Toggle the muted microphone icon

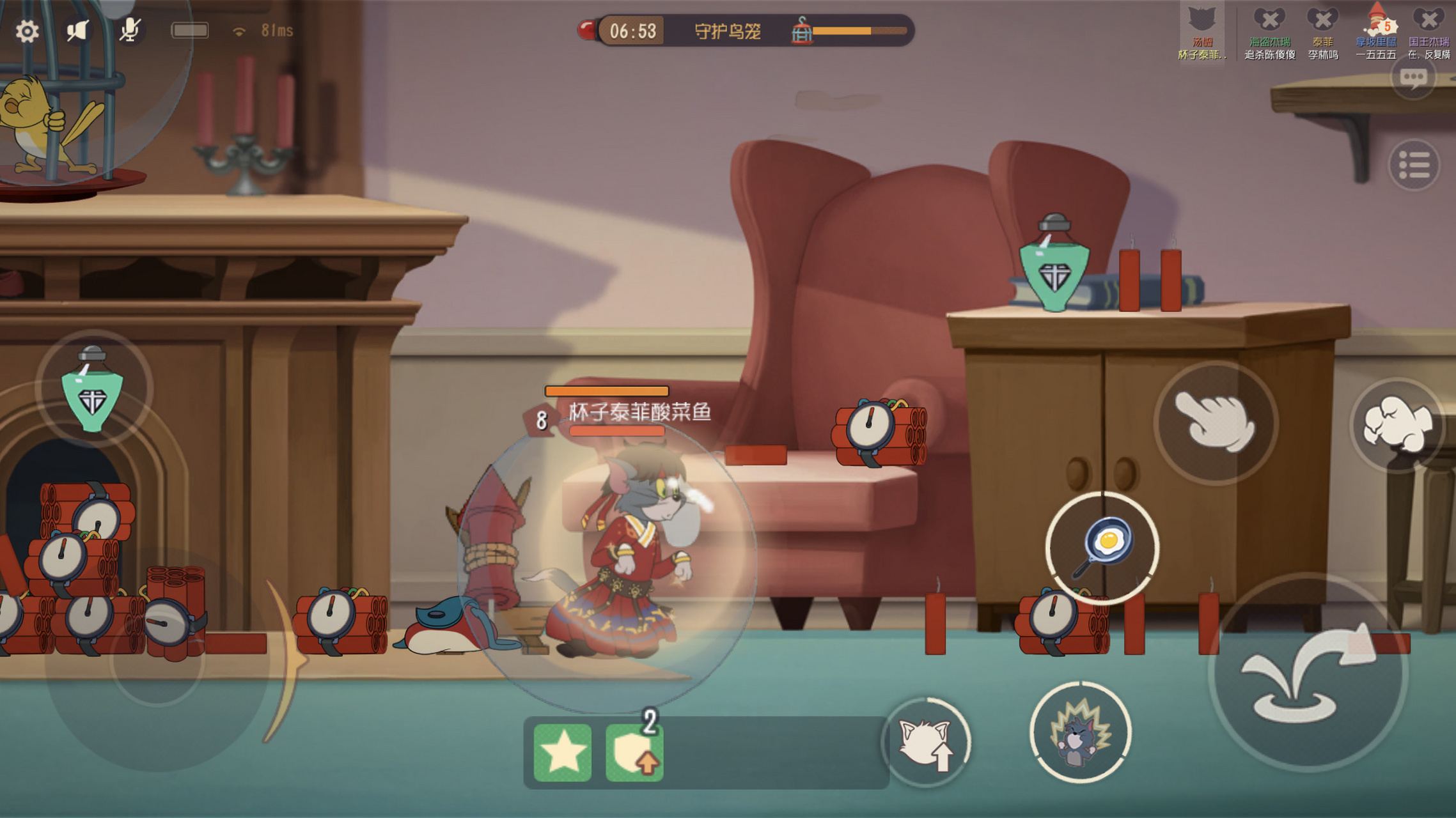click(130, 30)
